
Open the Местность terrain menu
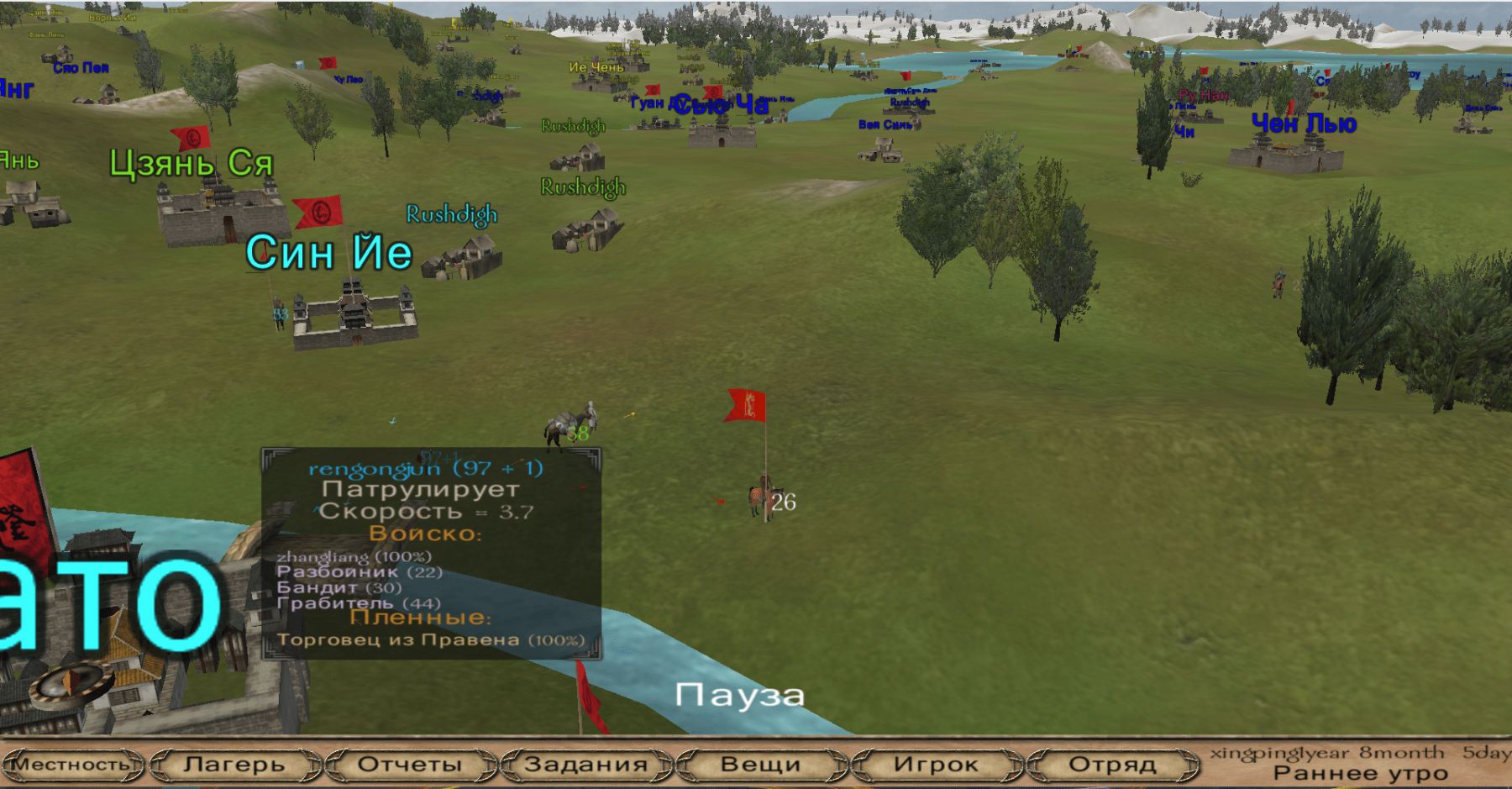click(x=72, y=765)
